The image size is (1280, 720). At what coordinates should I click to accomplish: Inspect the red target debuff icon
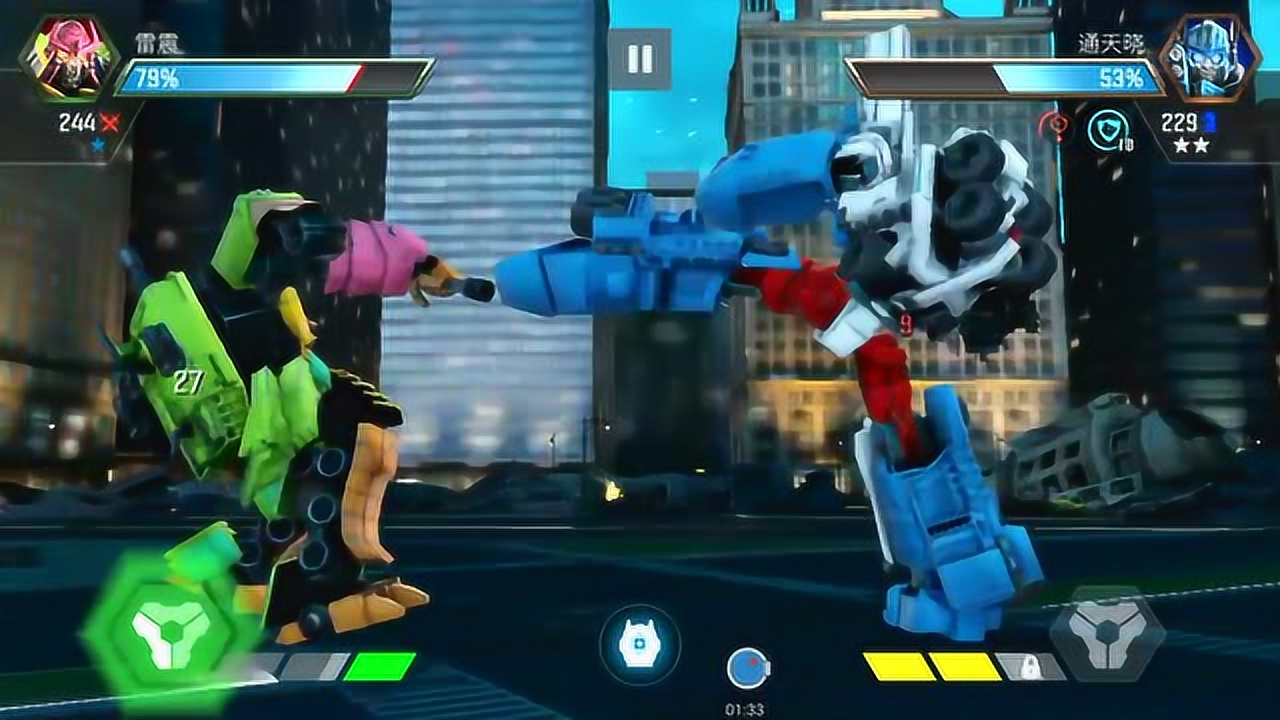point(1052,128)
